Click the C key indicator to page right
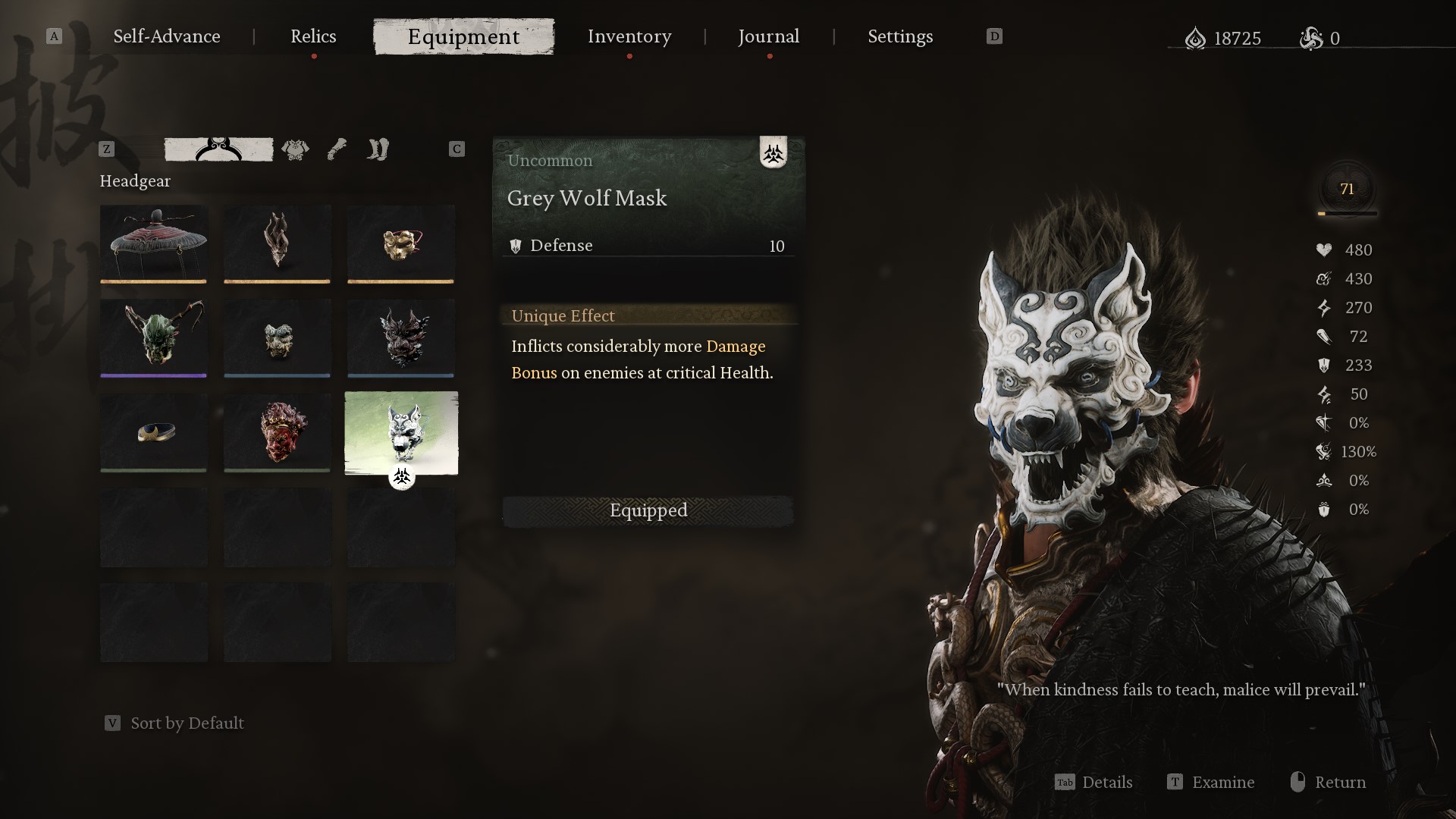This screenshot has width=1456, height=819. pyautogui.click(x=457, y=149)
